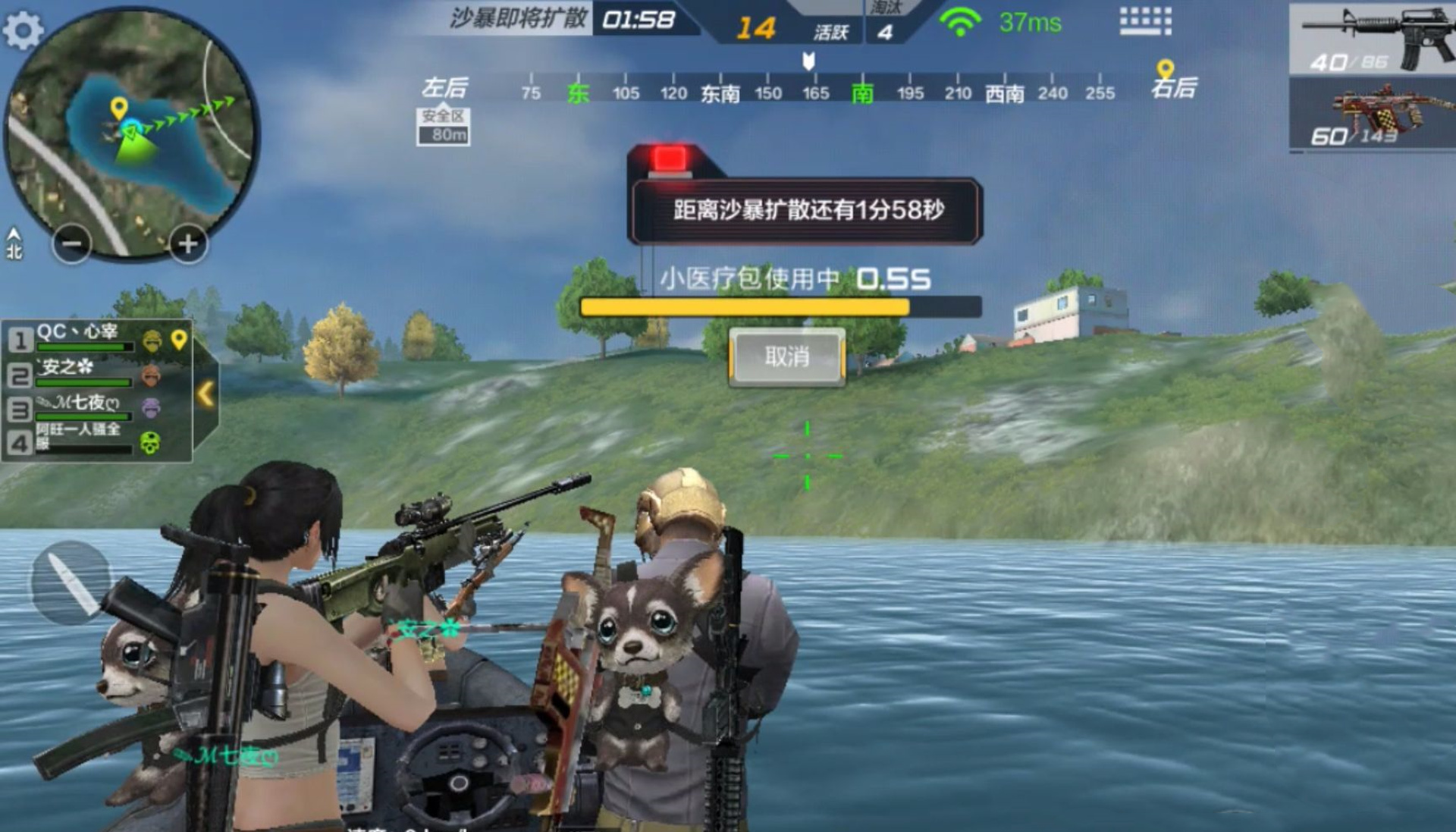Tap the safe zone 80m distance indicator
This screenshot has width=1456, height=832.
444,126
